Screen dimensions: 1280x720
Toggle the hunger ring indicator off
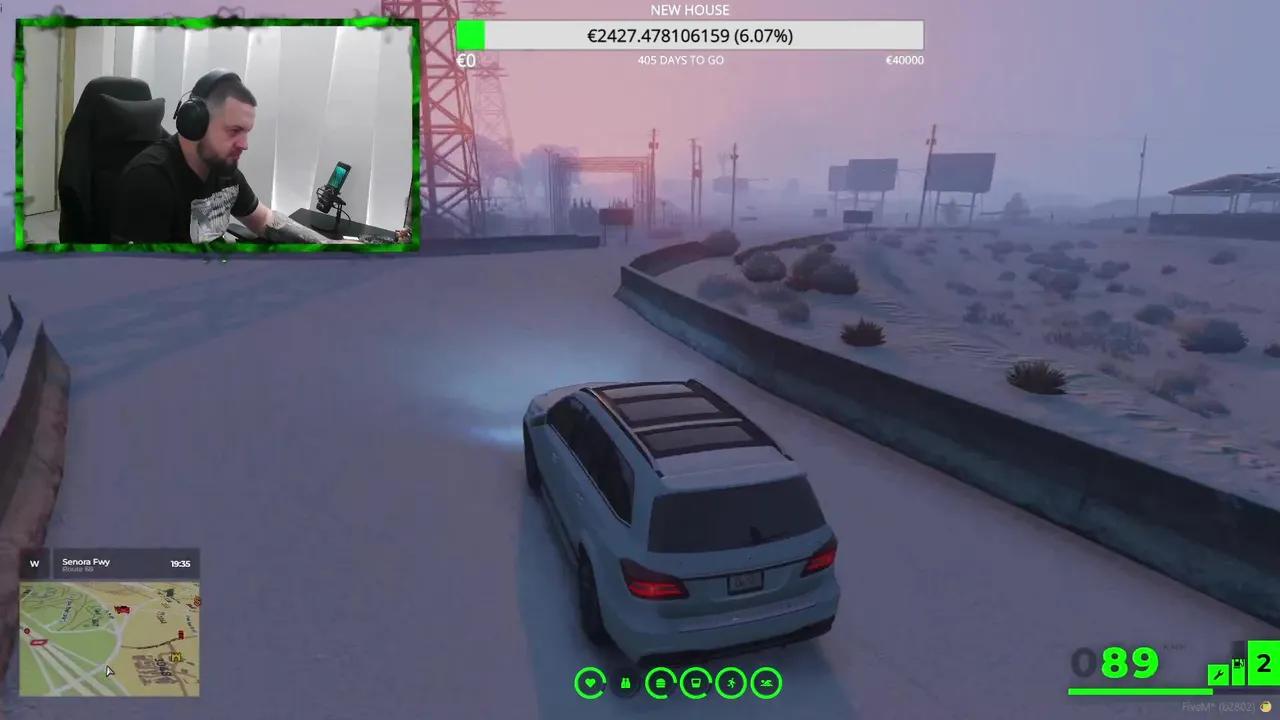[659, 683]
